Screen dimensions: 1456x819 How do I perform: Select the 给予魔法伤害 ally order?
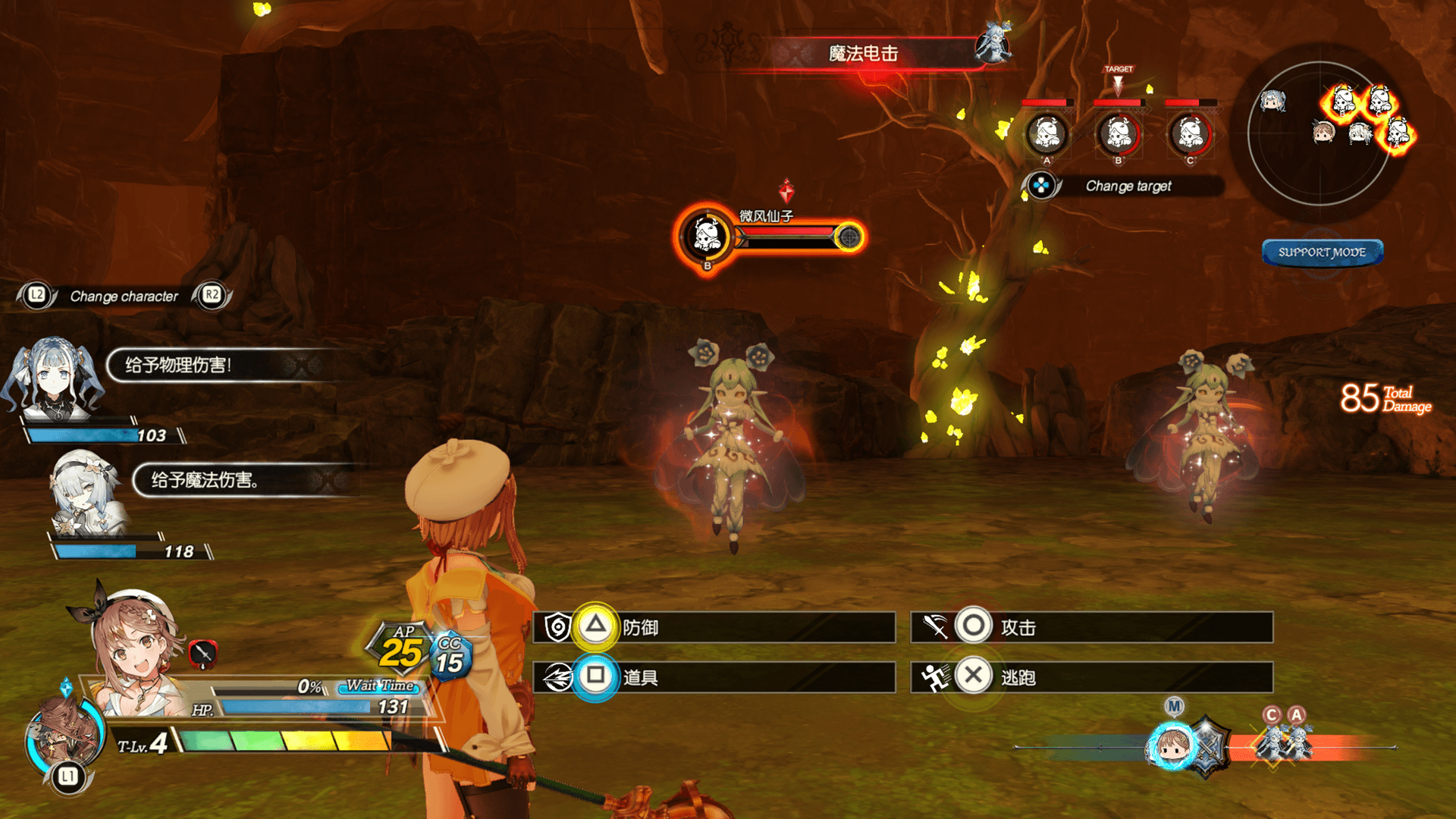click(x=243, y=480)
